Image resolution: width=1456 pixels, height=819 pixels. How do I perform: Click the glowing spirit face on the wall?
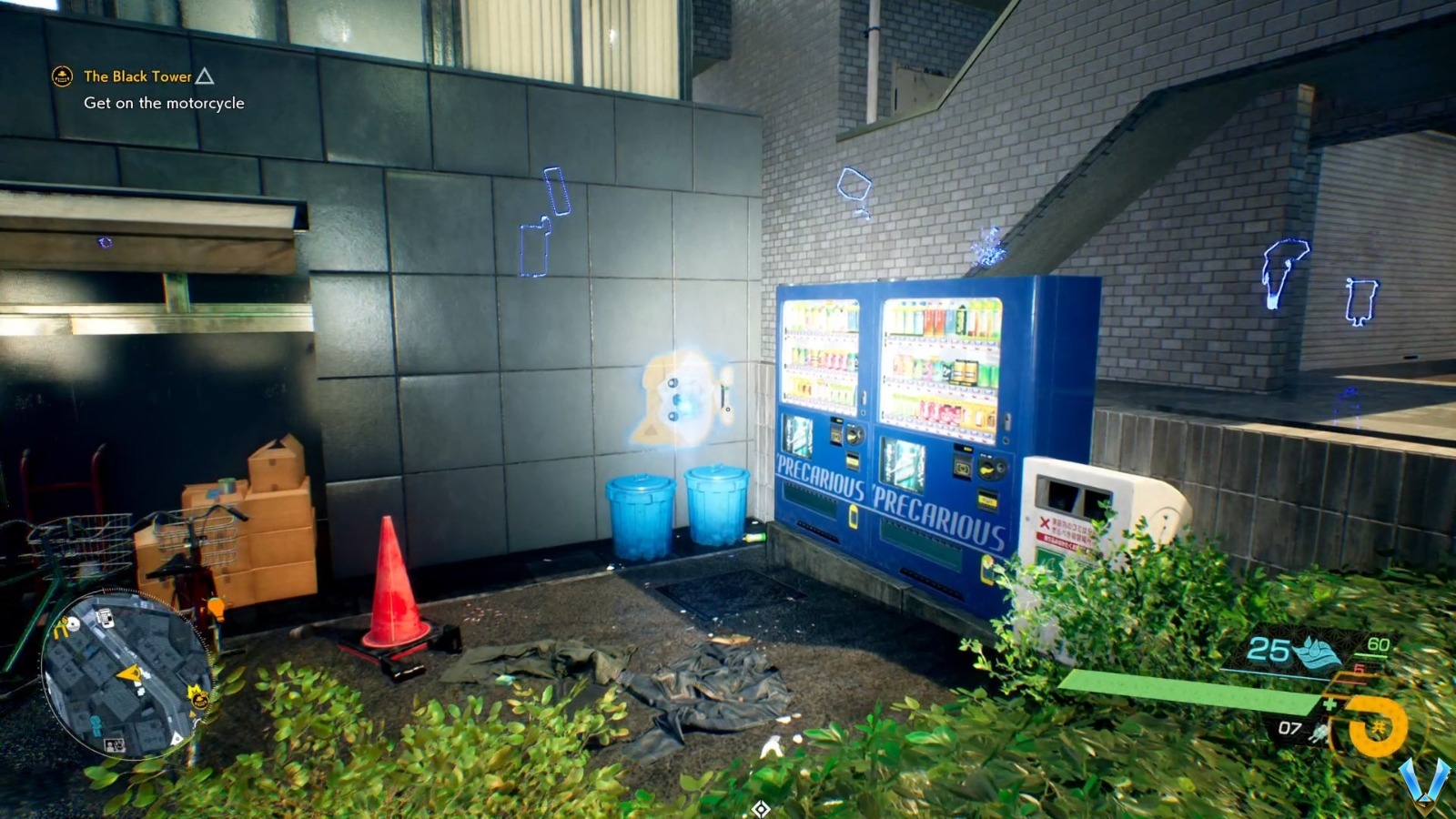(678, 396)
